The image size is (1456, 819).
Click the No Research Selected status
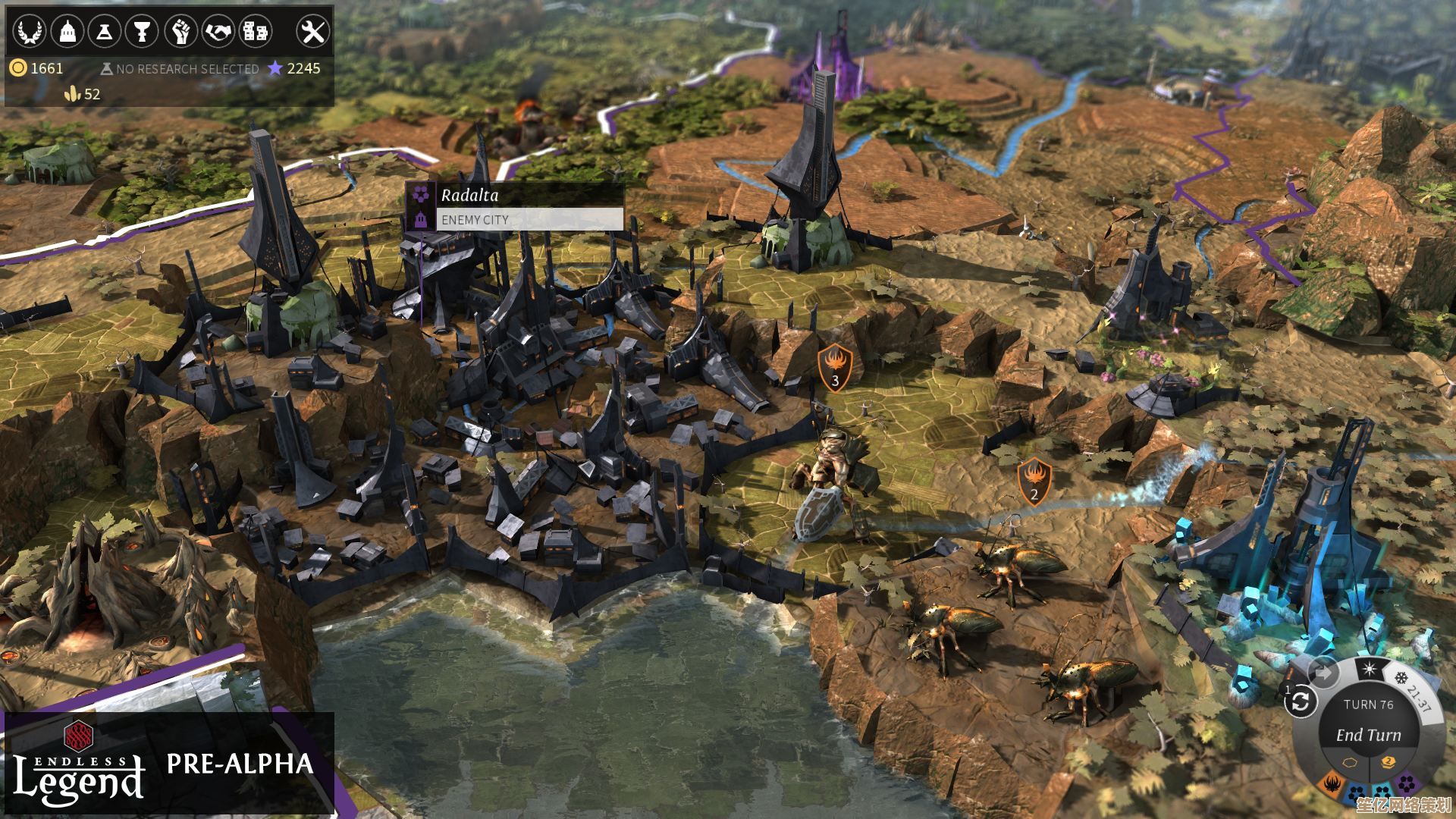pyautogui.click(x=180, y=69)
